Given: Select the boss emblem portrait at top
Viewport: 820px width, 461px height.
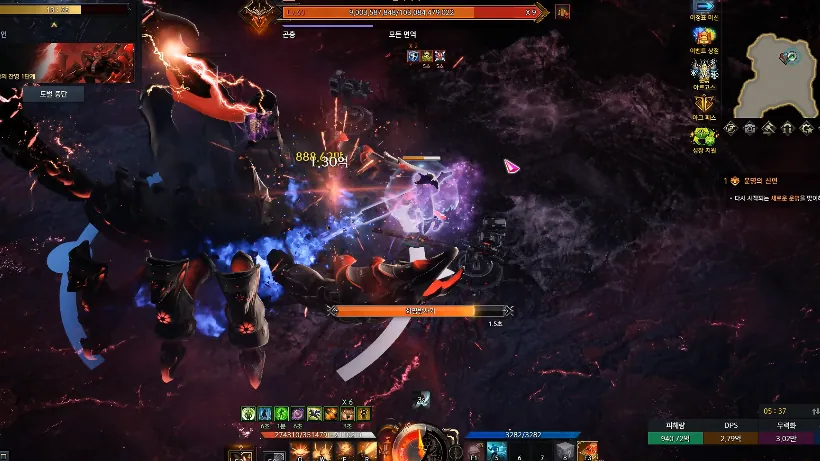Looking at the screenshot, I should [259, 14].
